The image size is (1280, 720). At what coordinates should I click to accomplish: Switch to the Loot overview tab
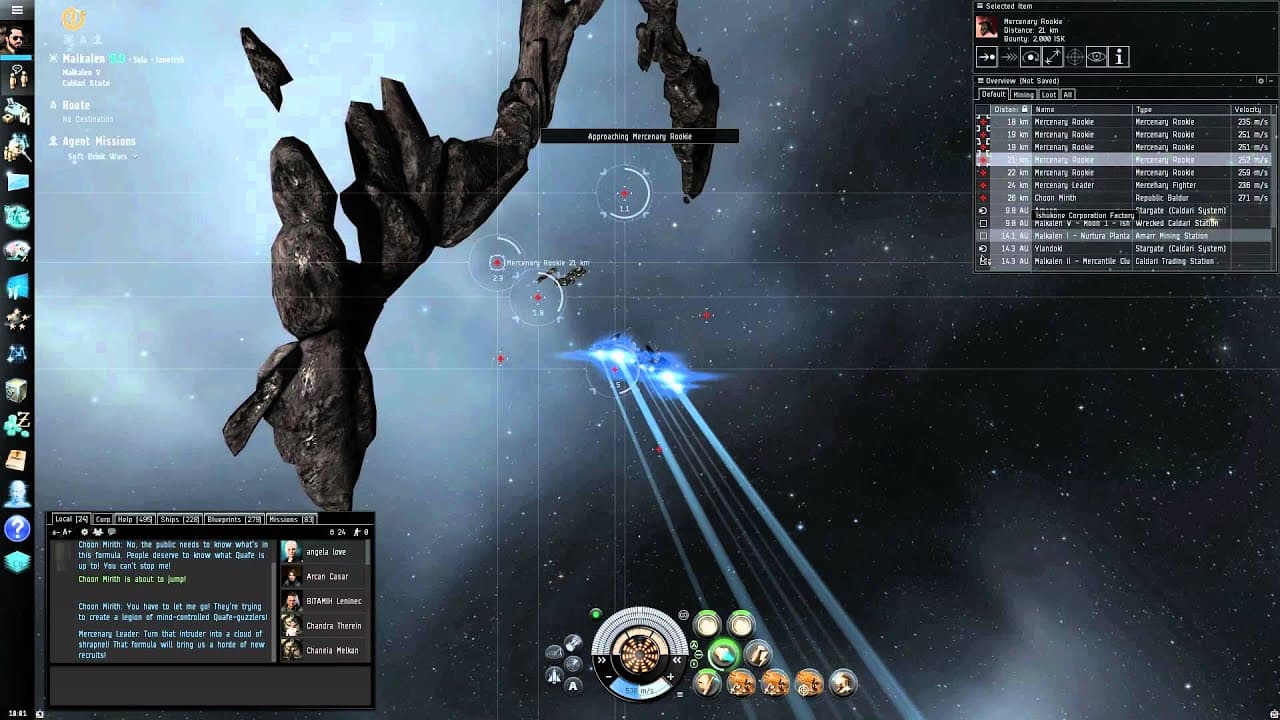coord(1048,95)
